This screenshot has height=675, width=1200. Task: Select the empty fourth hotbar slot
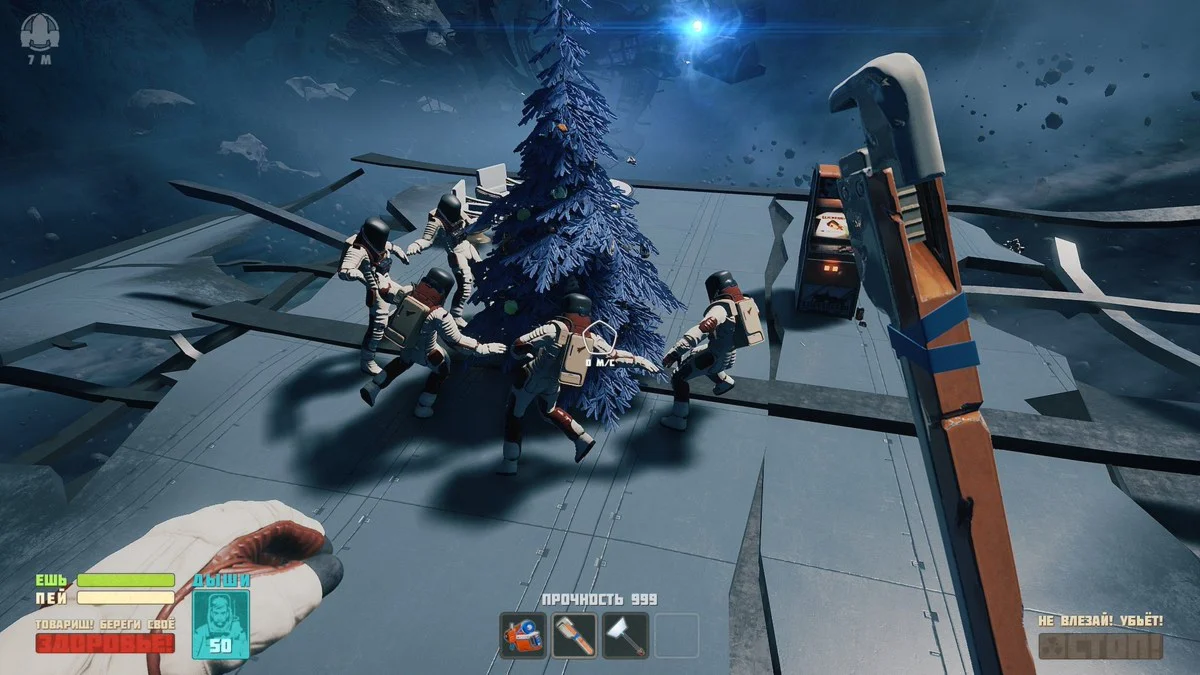point(676,635)
